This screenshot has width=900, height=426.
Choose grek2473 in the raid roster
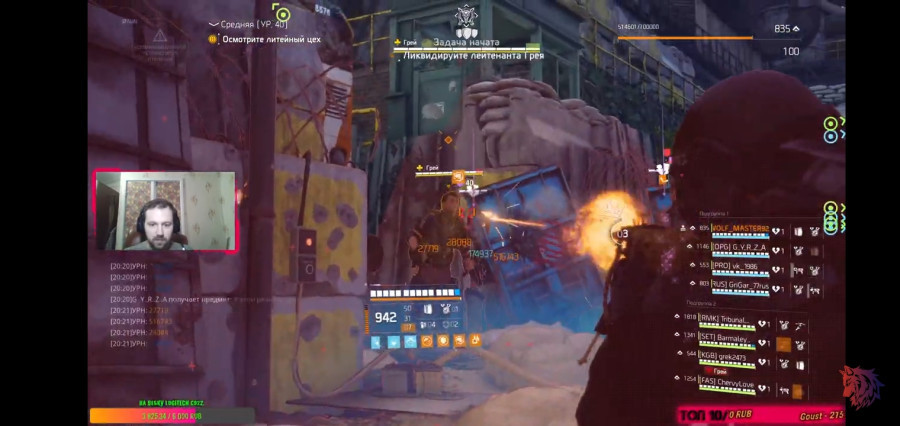coord(730,355)
